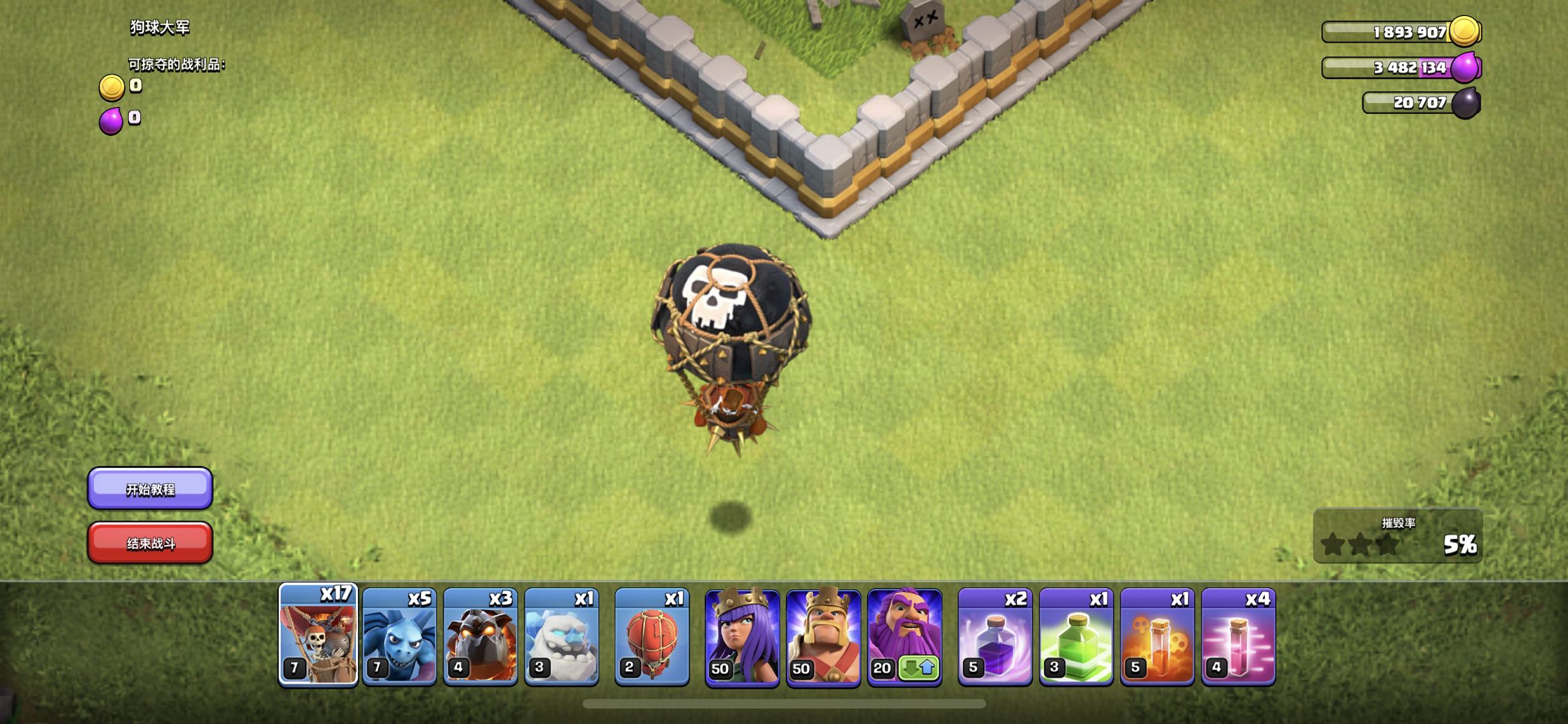The image size is (1568, 724).
Task: Deploy the Barbarian King hero
Action: click(x=823, y=637)
